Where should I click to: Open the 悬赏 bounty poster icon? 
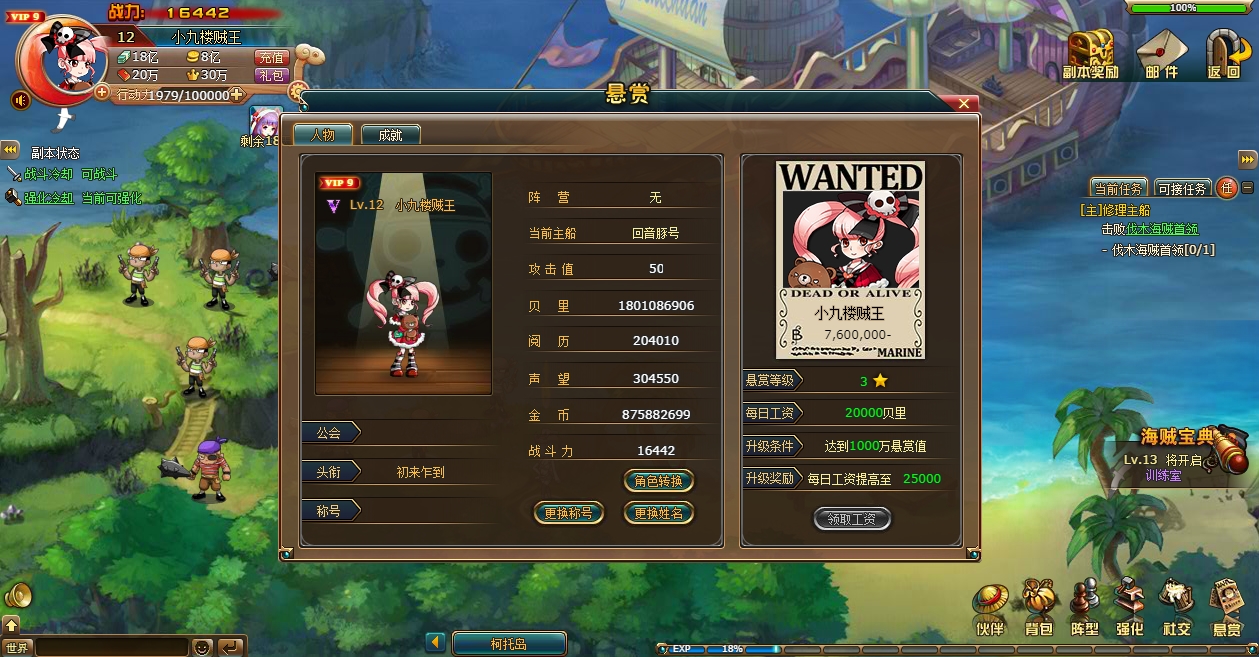(x=1226, y=609)
